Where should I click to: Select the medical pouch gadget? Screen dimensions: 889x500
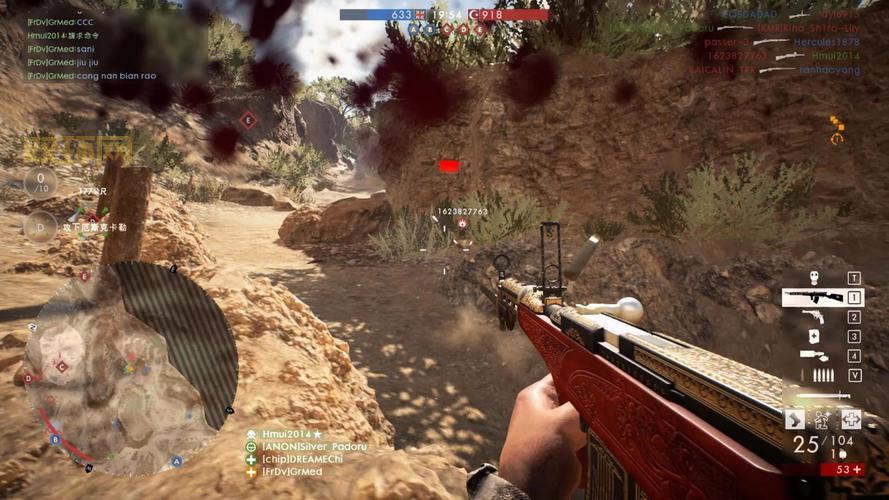click(x=813, y=336)
